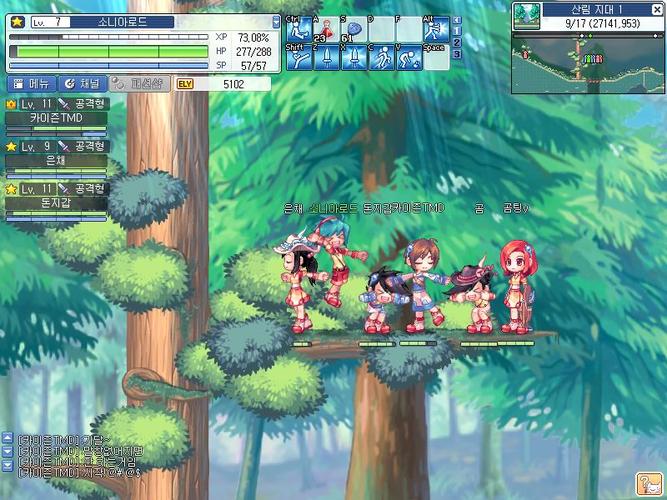This screenshot has width=667, height=500.
Task: Use the red potion in slot A
Action: click(326, 29)
